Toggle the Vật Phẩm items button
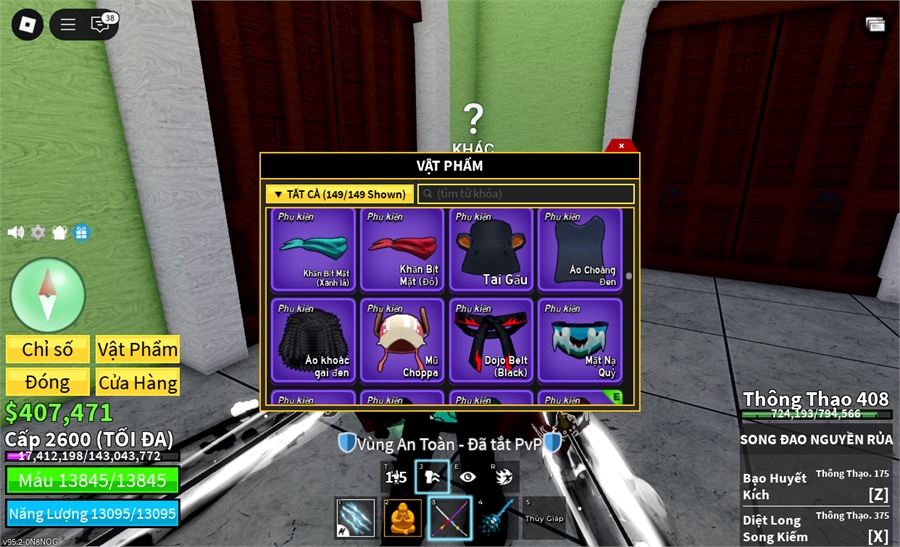The height and width of the screenshot is (547, 900). (138, 349)
